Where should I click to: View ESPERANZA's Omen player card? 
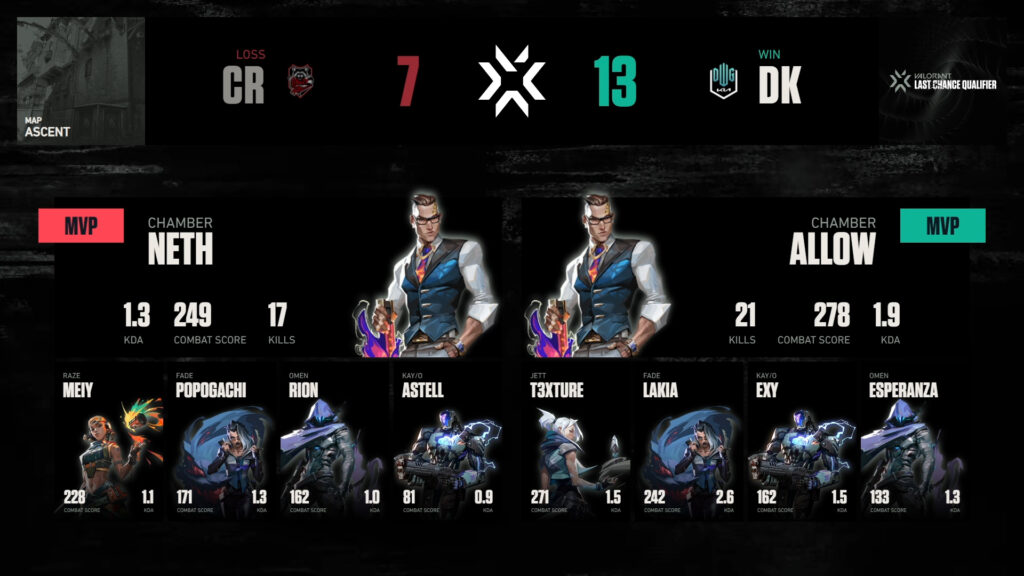[x=911, y=440]
